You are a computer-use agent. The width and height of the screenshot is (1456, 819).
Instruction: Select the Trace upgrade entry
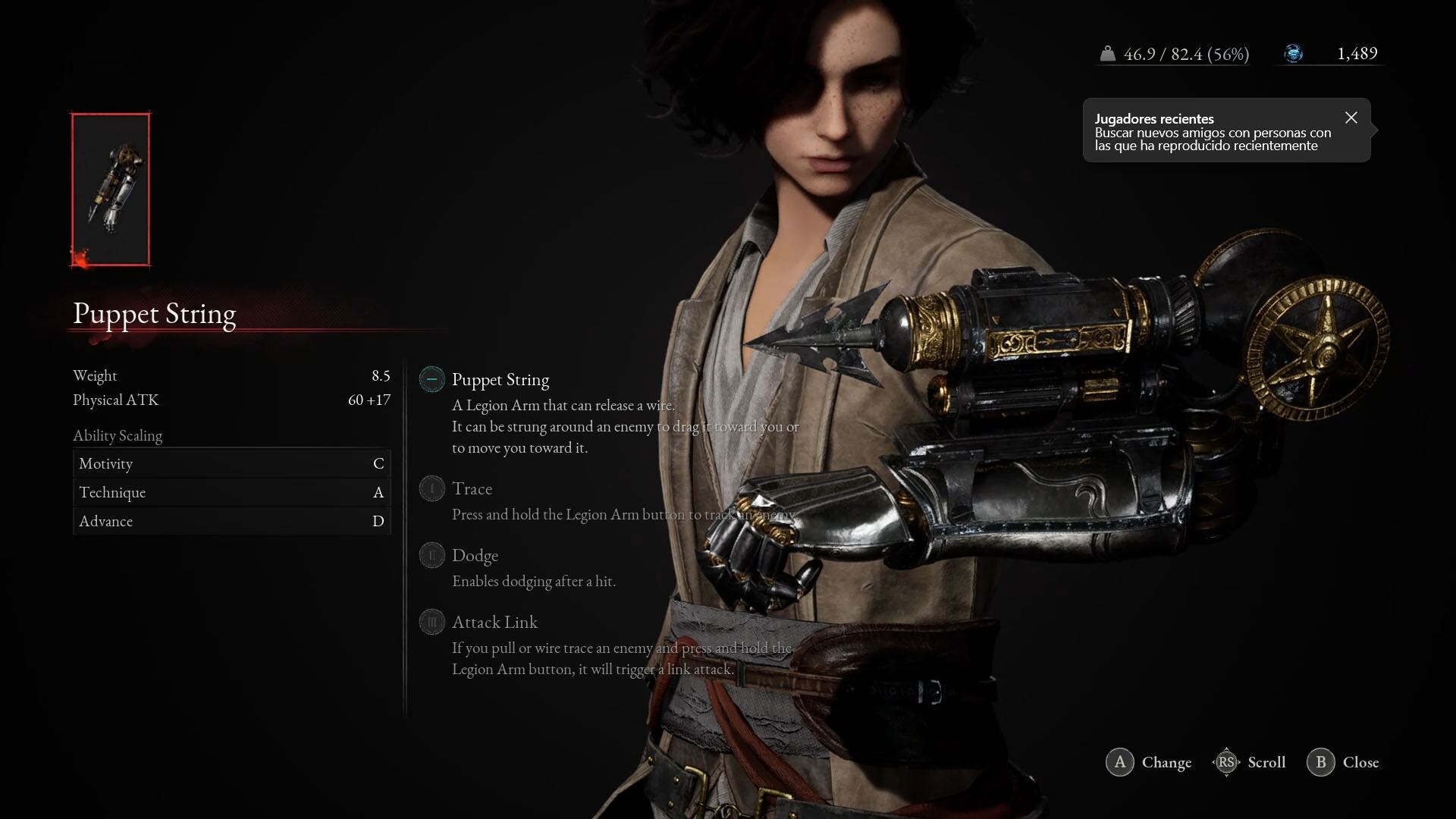(472, 489)
